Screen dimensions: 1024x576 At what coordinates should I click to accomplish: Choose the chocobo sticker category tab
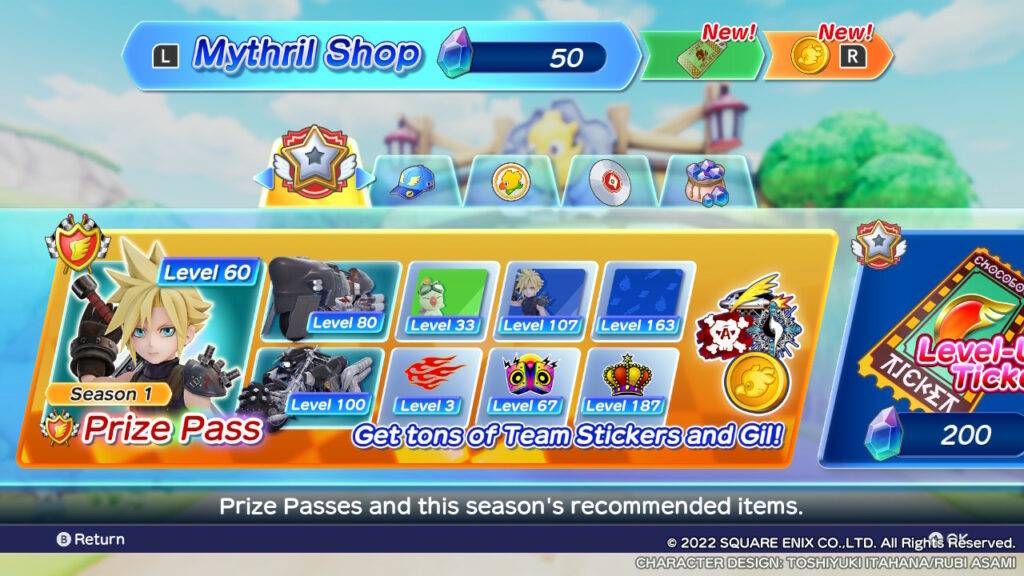(510, 180)
